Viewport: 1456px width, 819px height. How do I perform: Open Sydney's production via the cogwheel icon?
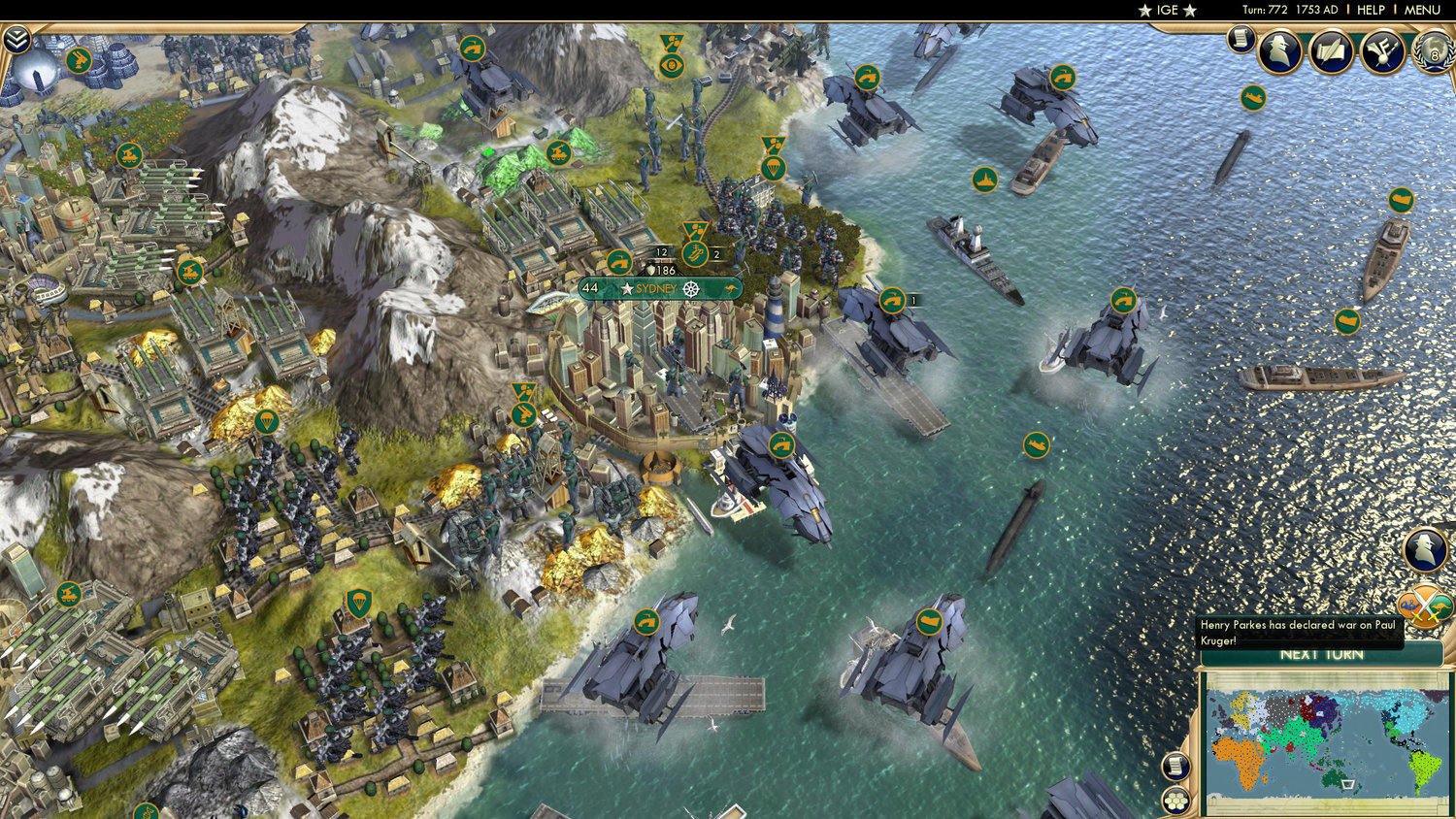pyautogui.click(x=690, y=288)
